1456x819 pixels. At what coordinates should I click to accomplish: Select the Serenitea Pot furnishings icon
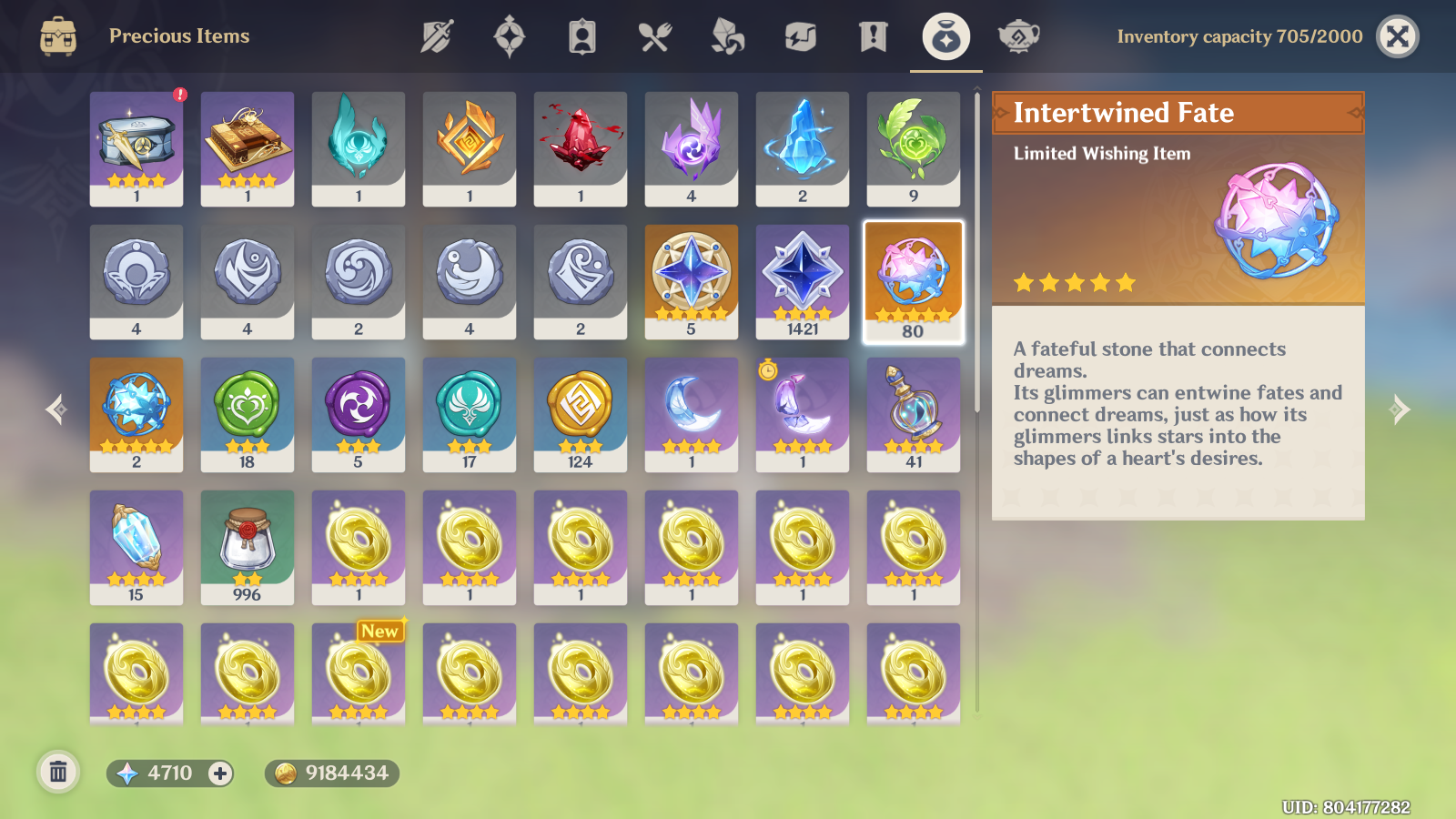point(1016,36)
